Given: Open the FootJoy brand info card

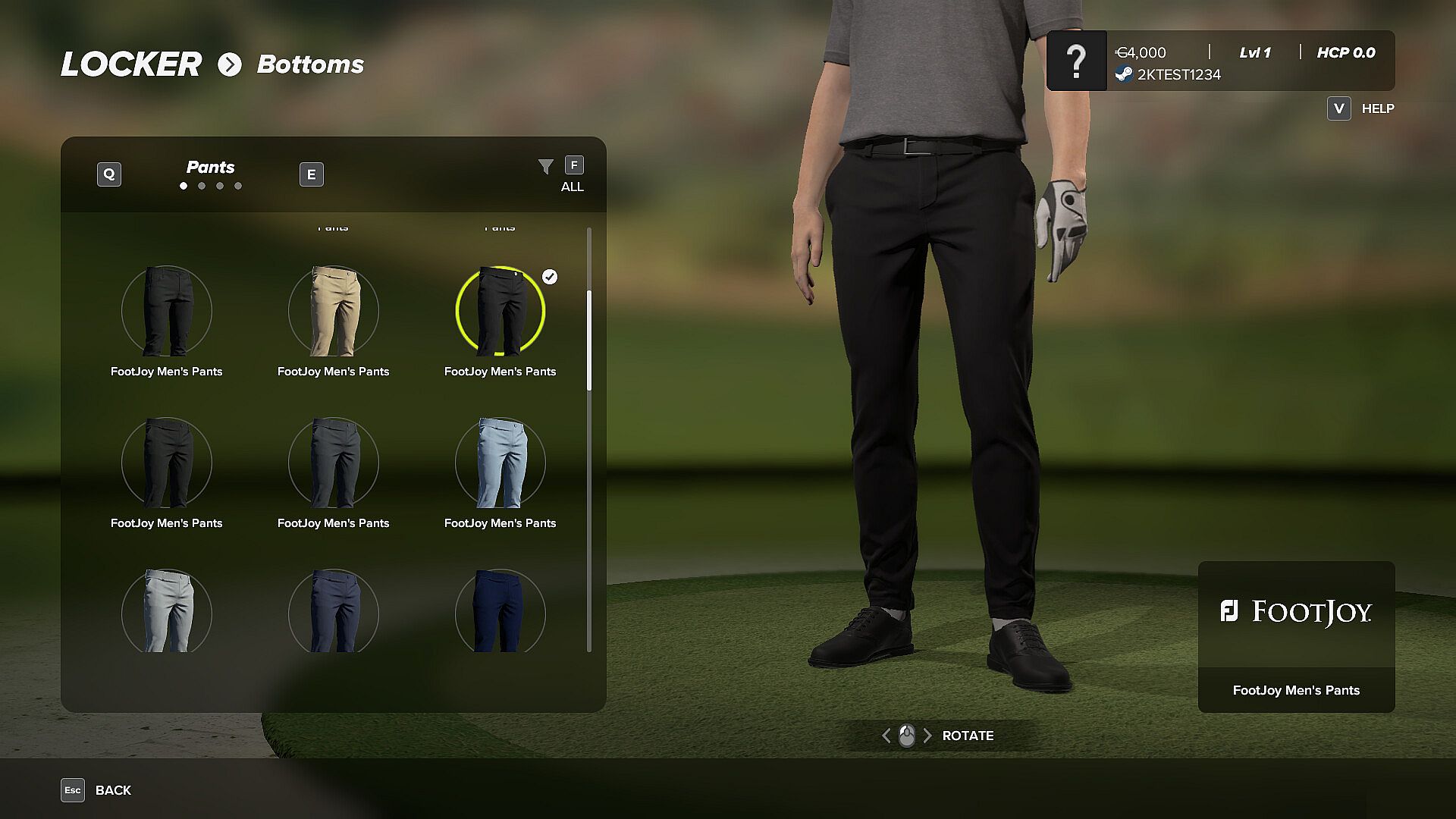Looking at the screenshot, I should pos(1296,636).
